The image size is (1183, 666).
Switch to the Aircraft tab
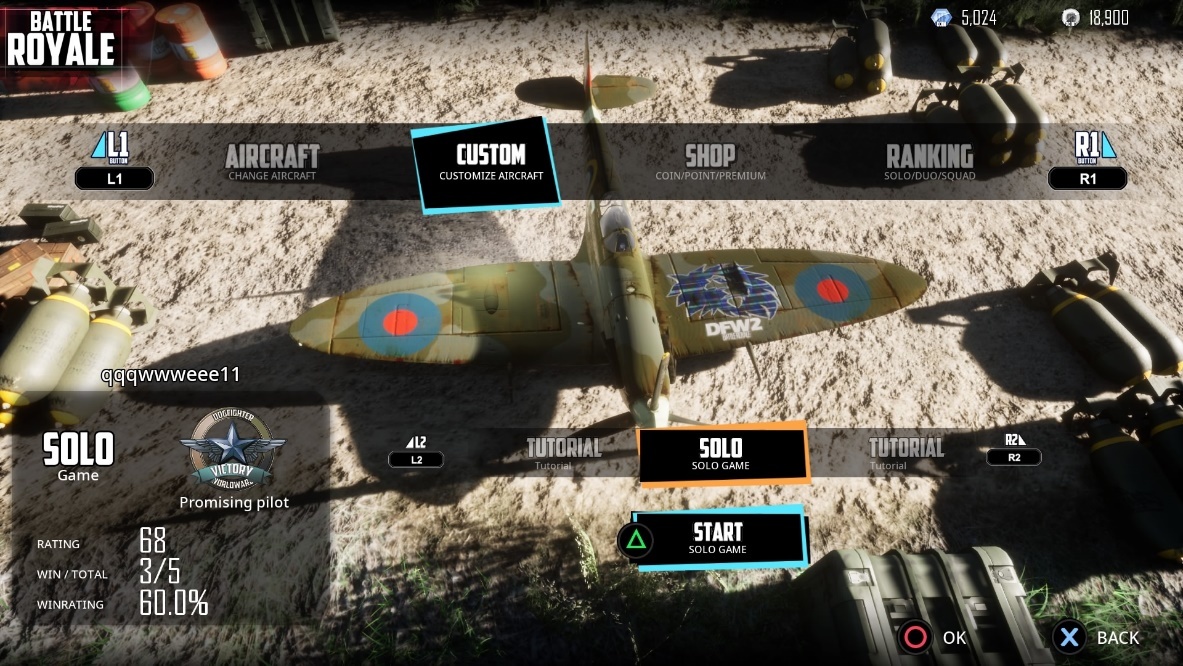[x=272, y=161]
